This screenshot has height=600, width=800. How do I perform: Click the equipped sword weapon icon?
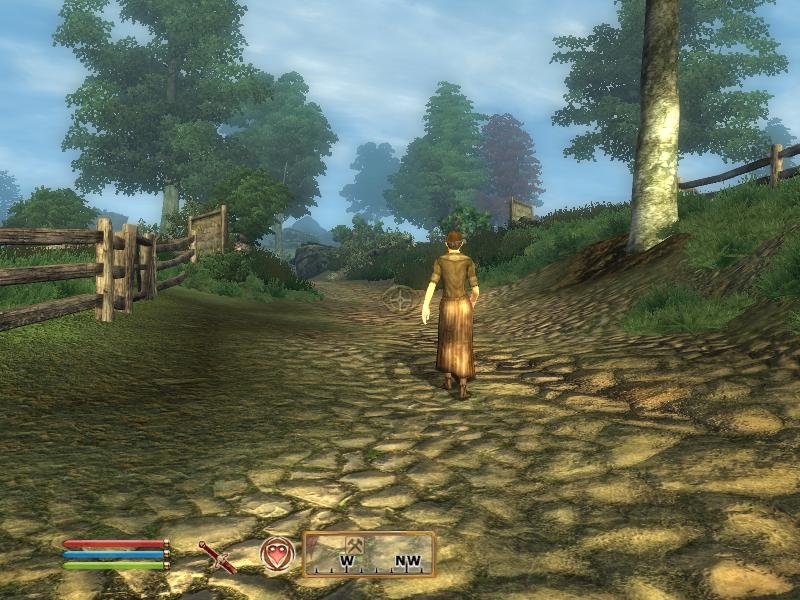click(x=217, y=556)
